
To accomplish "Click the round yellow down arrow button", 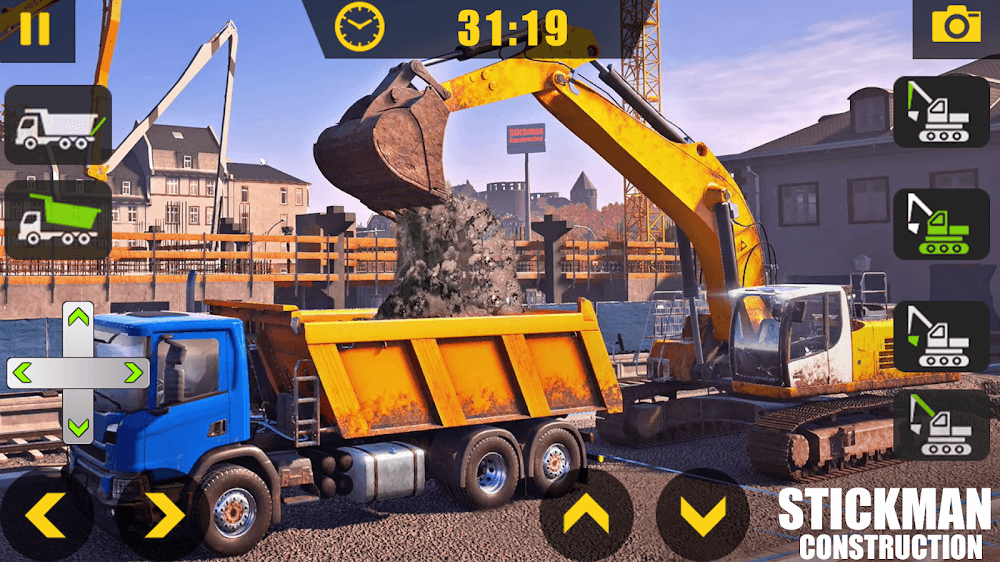I will [x=703, y=515].
